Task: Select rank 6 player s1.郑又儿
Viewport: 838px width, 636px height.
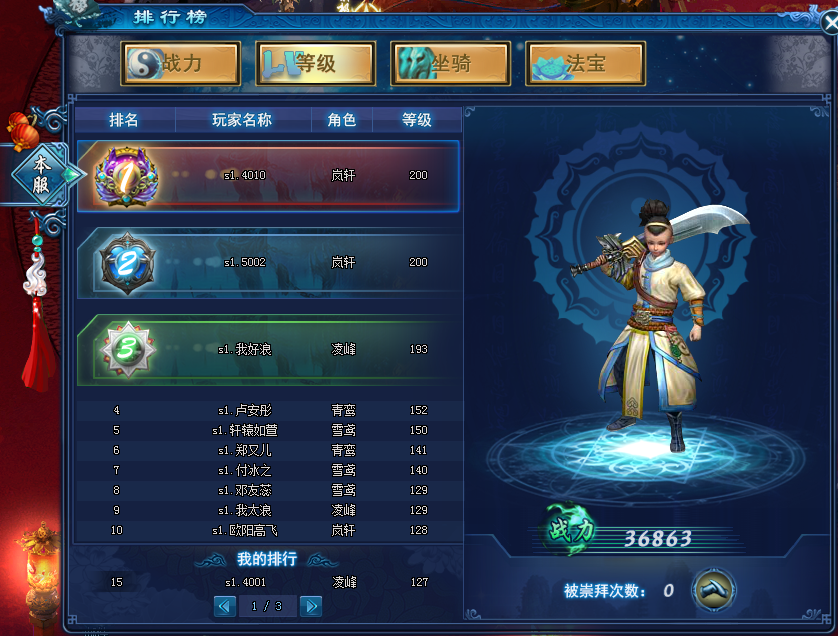Action: pyautogui.click(x=268, y=451)
